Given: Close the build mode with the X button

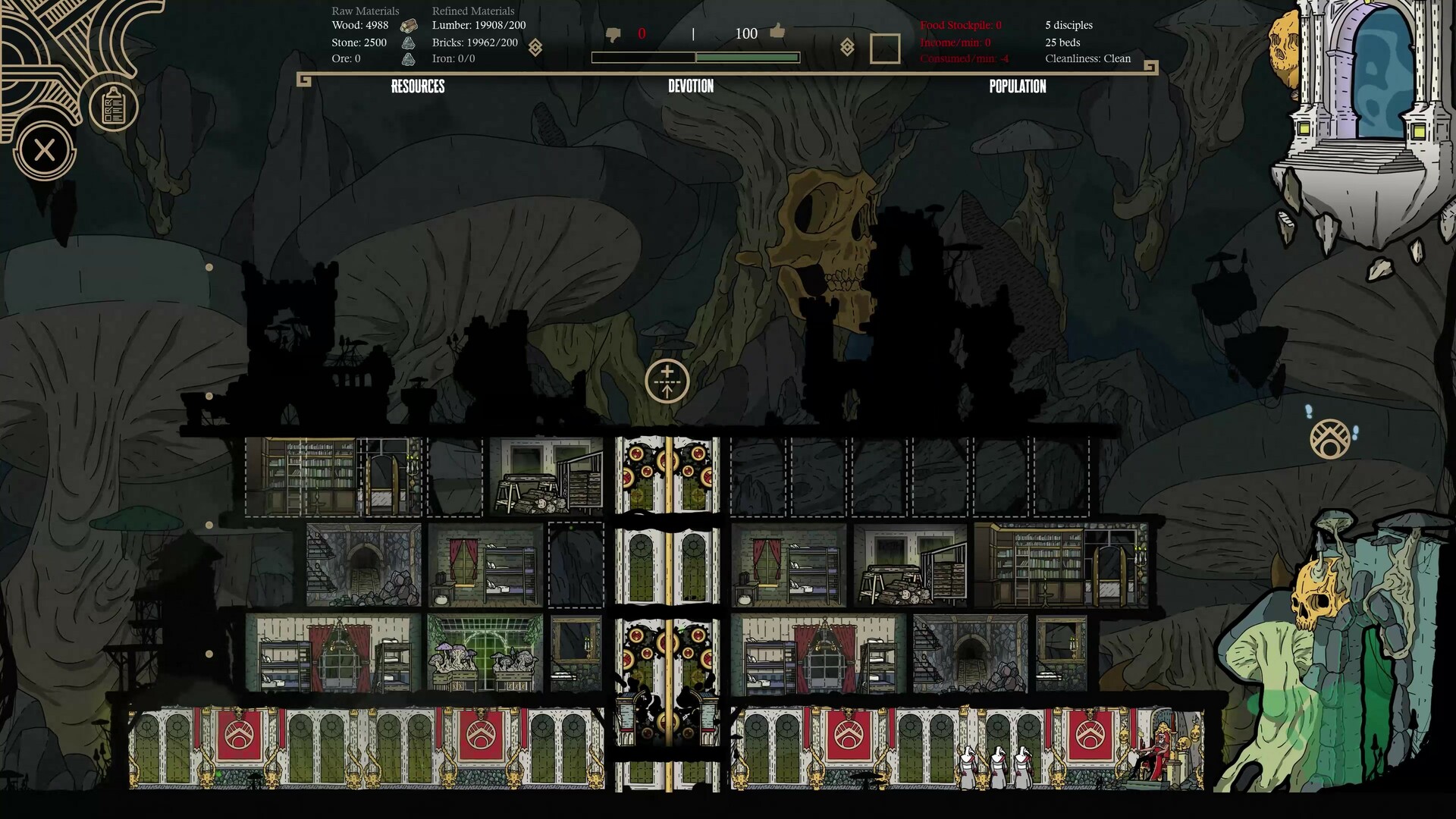Looking at the screenshot, I should pyautogui.click(x=44, y=150).
